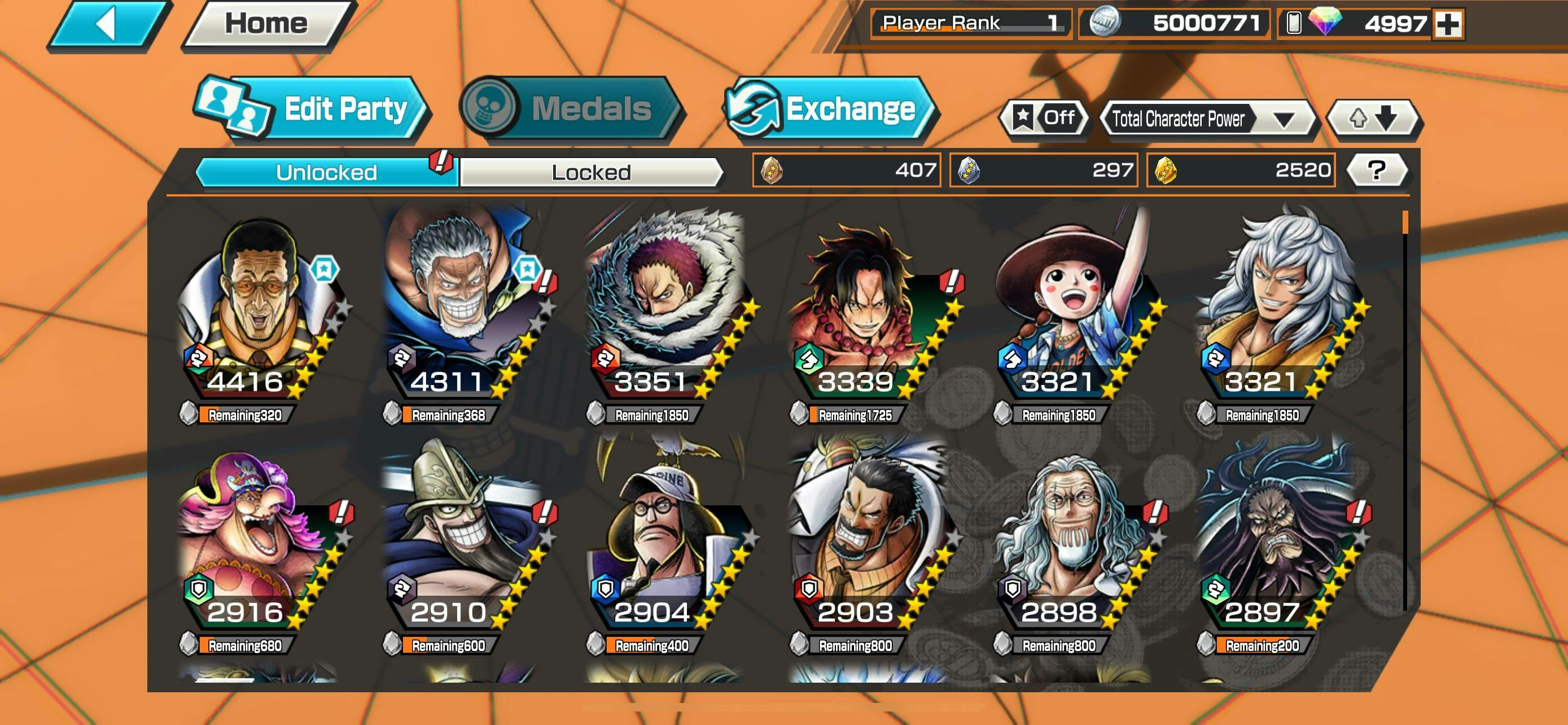Open the question mark help button
Image resolution: width=1568 pixels, height=725 pixels.
(1377, 170)
